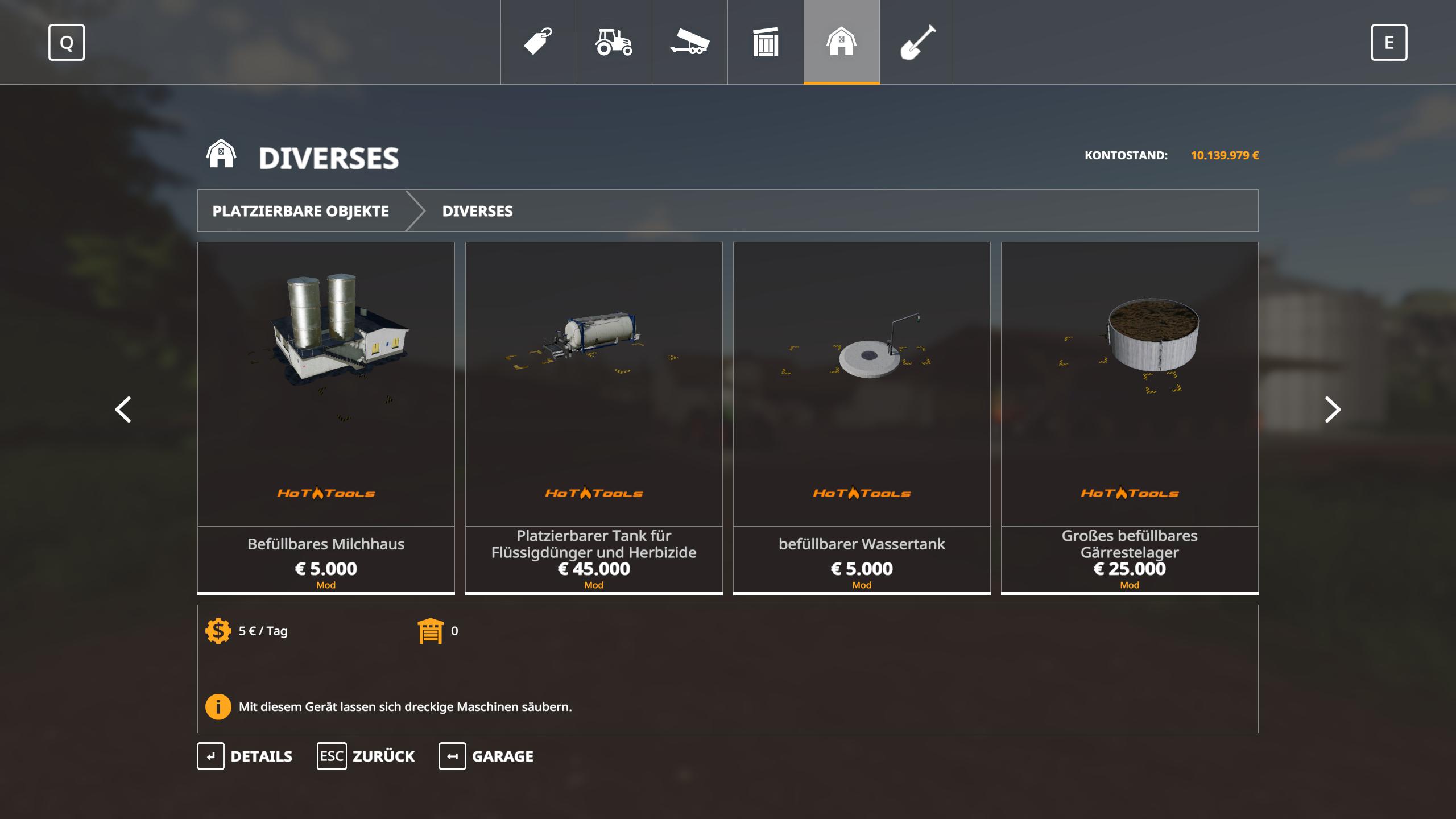Show previous items with left arrow
The height and width of the screenshot is (819, 1456).
pos(123,409)
